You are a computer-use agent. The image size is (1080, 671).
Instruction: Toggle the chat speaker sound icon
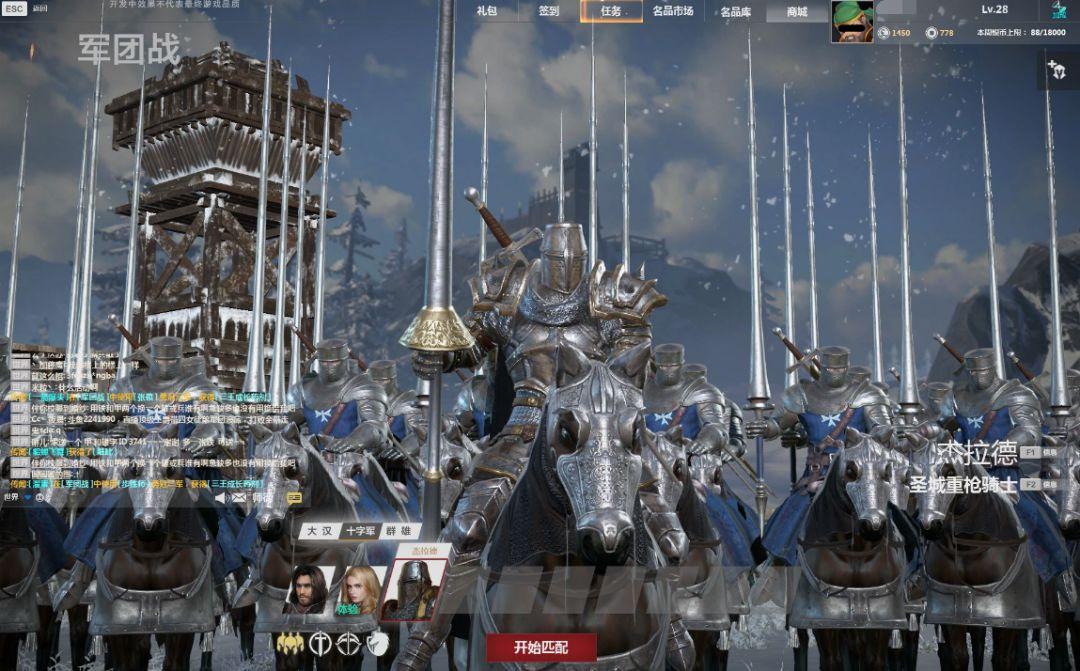[220, 497]
